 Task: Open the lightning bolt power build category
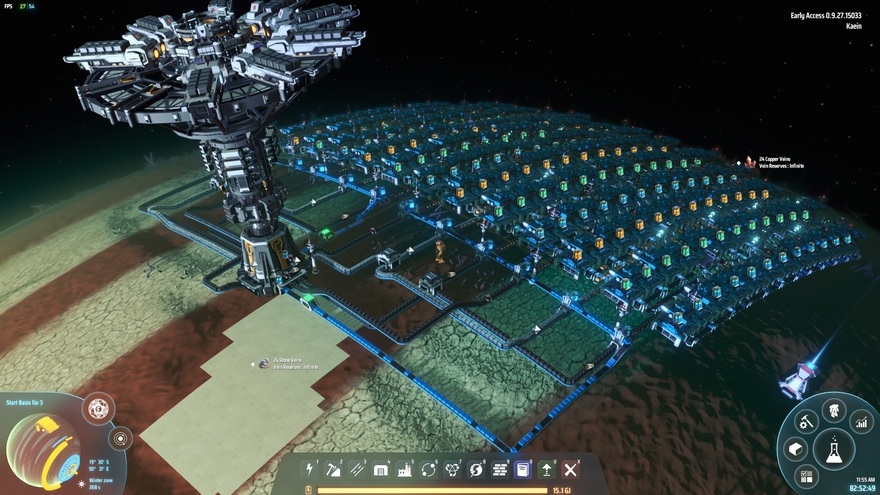pyautogui.click(x=310, y=469)
